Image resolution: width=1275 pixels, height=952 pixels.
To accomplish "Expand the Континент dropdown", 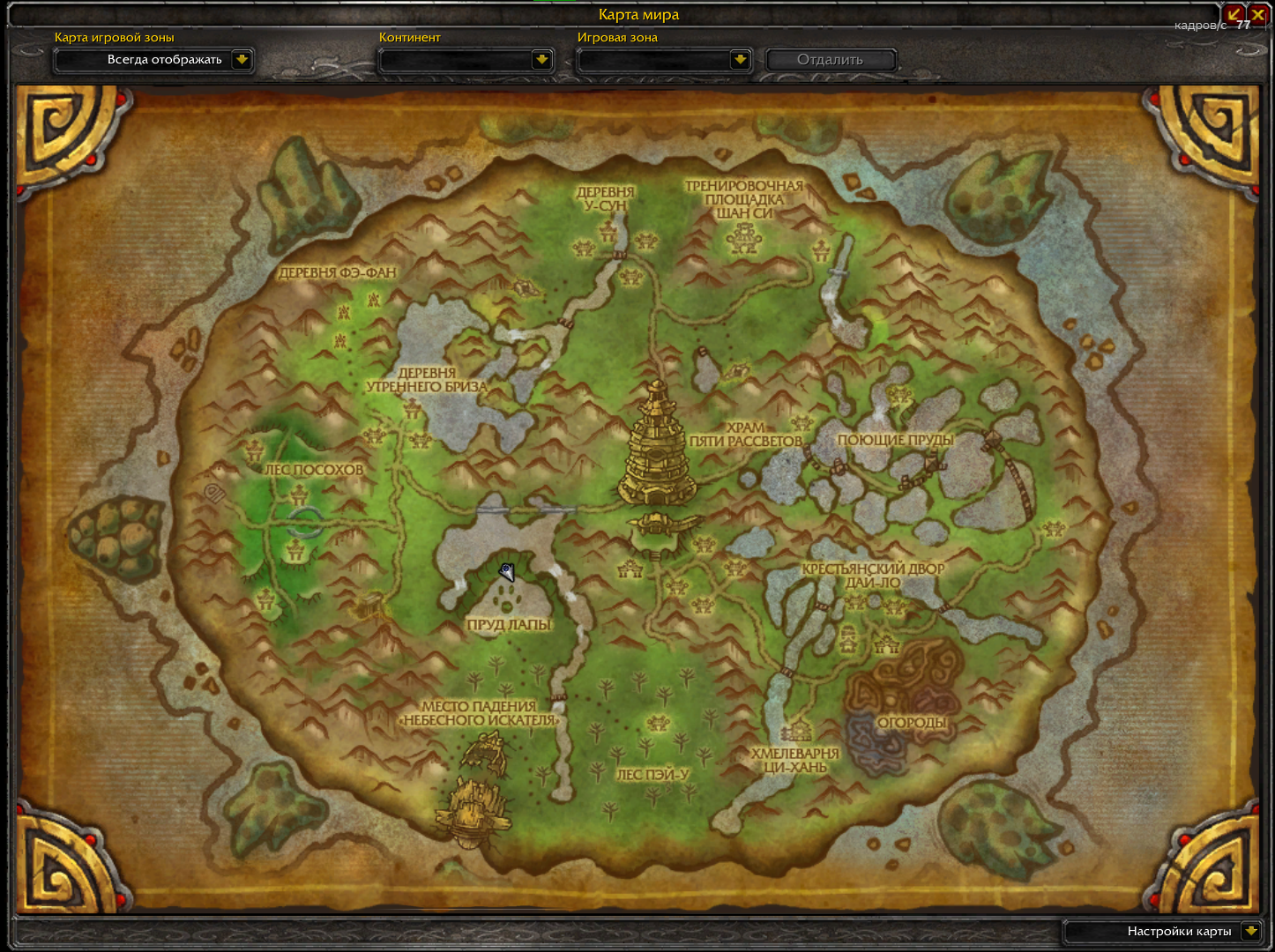I will tap(541, 60).
